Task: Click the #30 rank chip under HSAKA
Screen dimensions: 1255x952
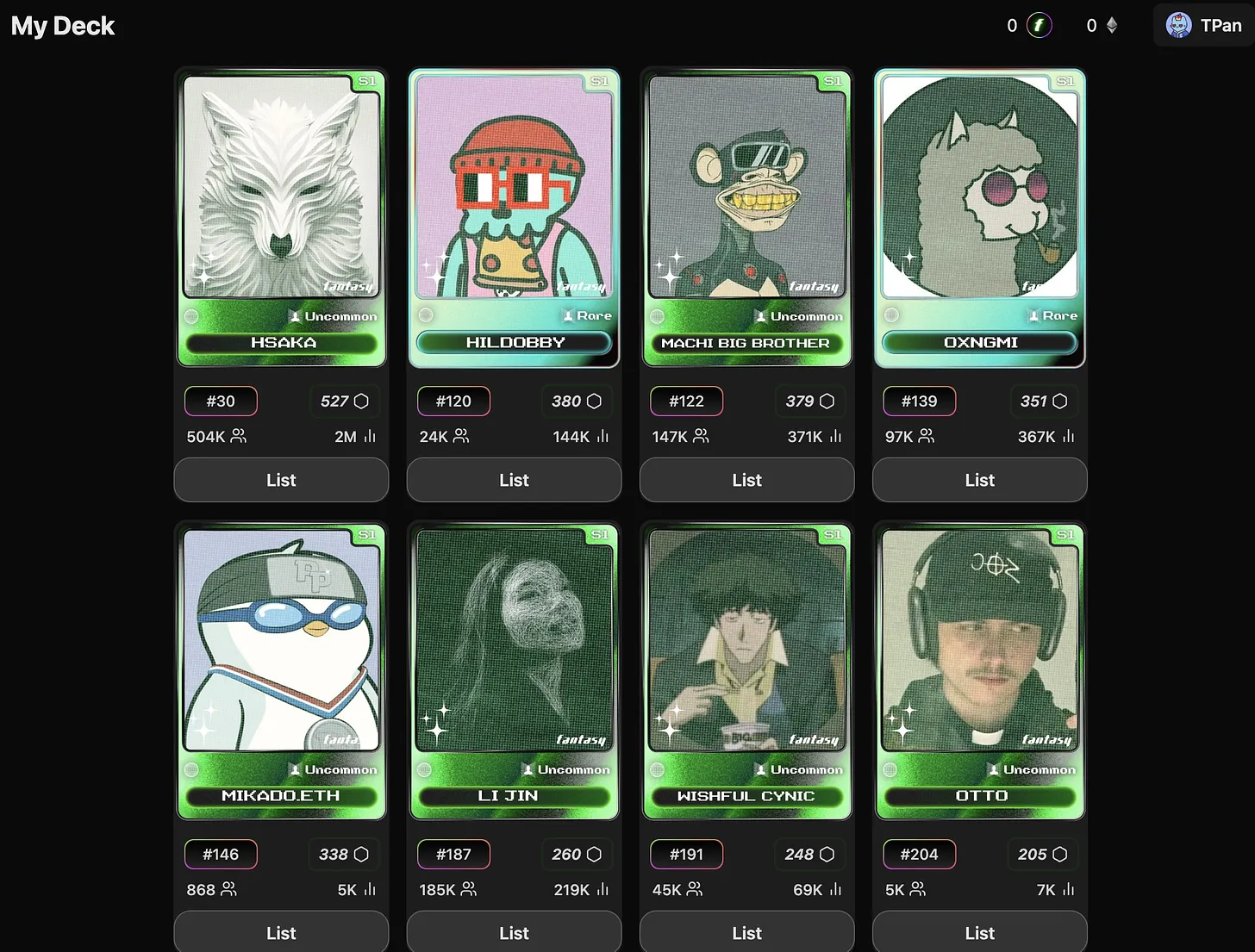Action: [x=221, y=401]
